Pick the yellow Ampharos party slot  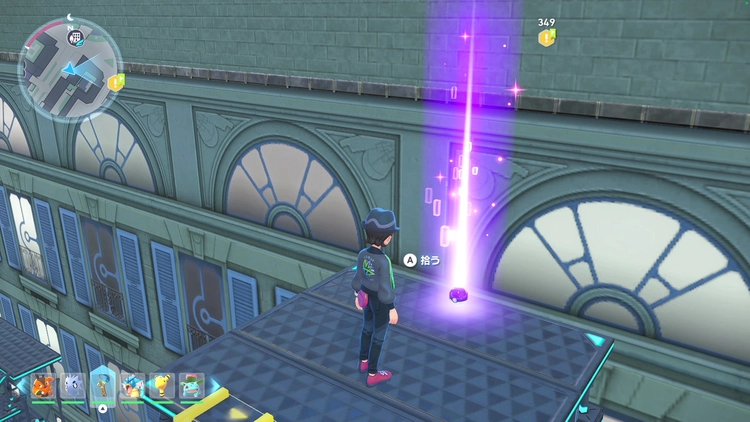pos(162,386)
